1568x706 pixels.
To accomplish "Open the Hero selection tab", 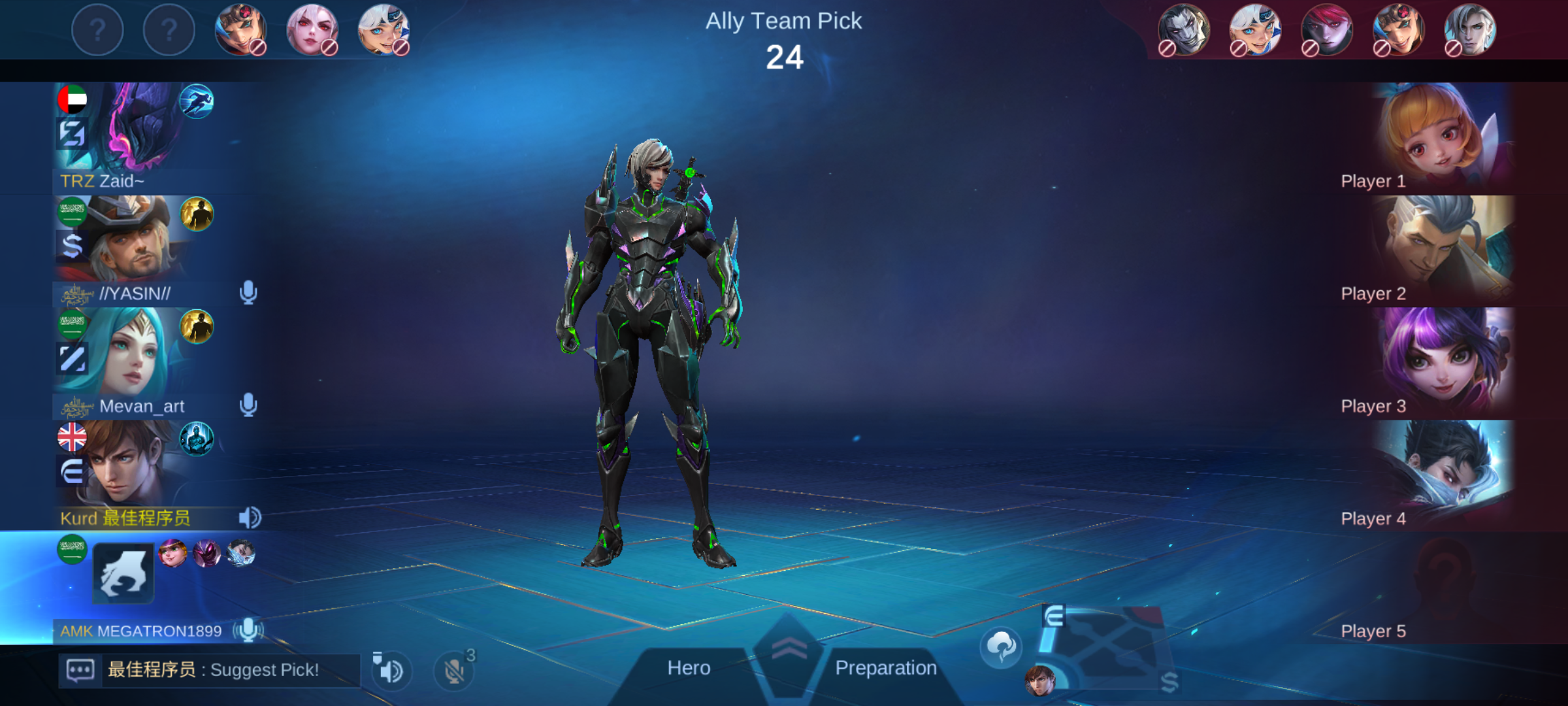I will click(689, 668).
